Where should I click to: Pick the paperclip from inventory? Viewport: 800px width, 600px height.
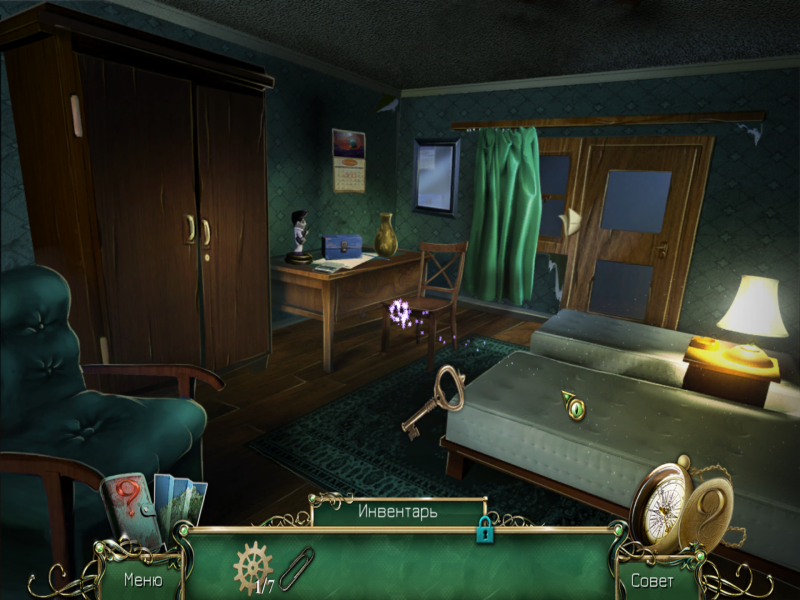point(297,568)
